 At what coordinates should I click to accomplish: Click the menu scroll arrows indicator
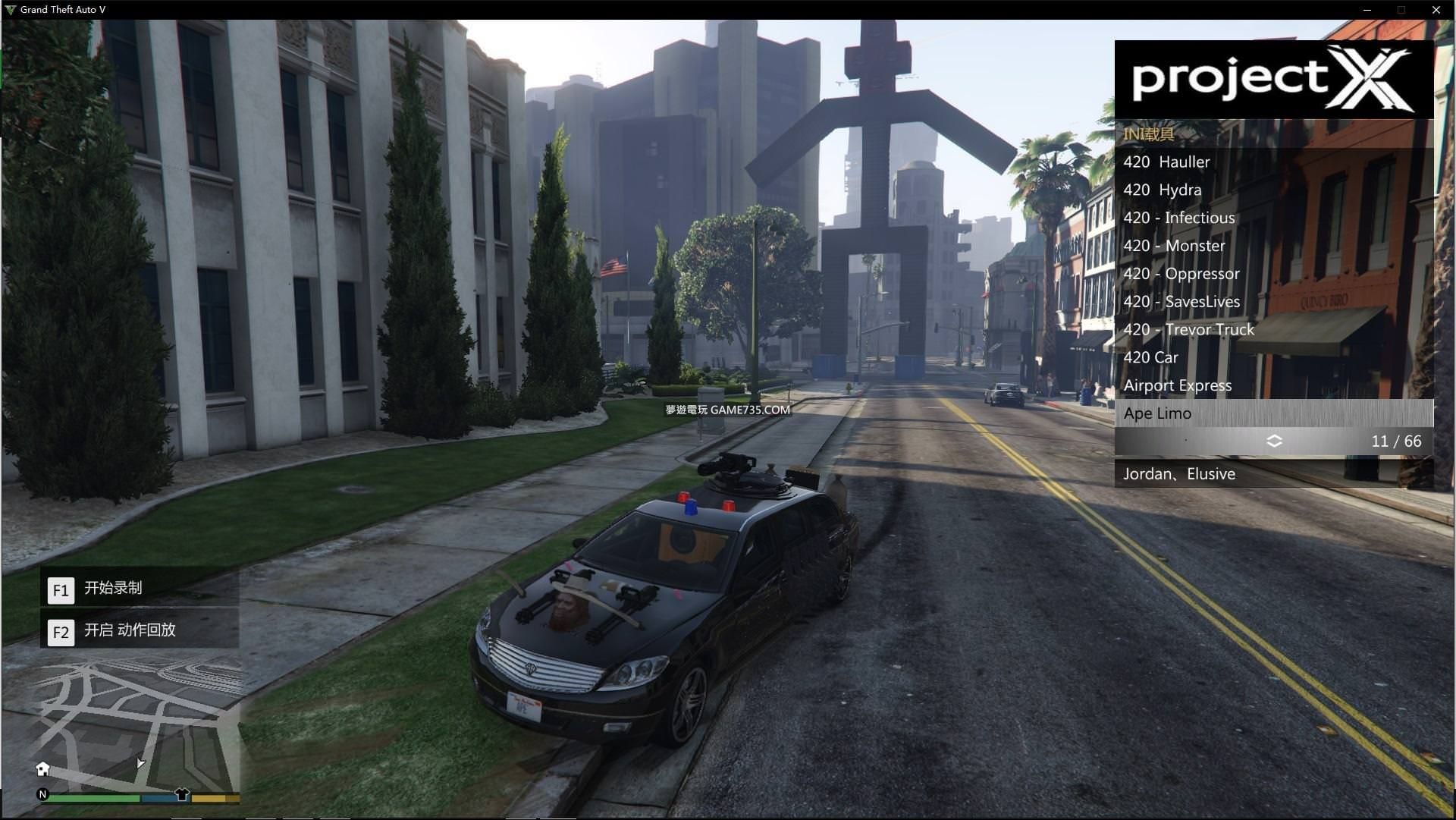point(1274,441)
